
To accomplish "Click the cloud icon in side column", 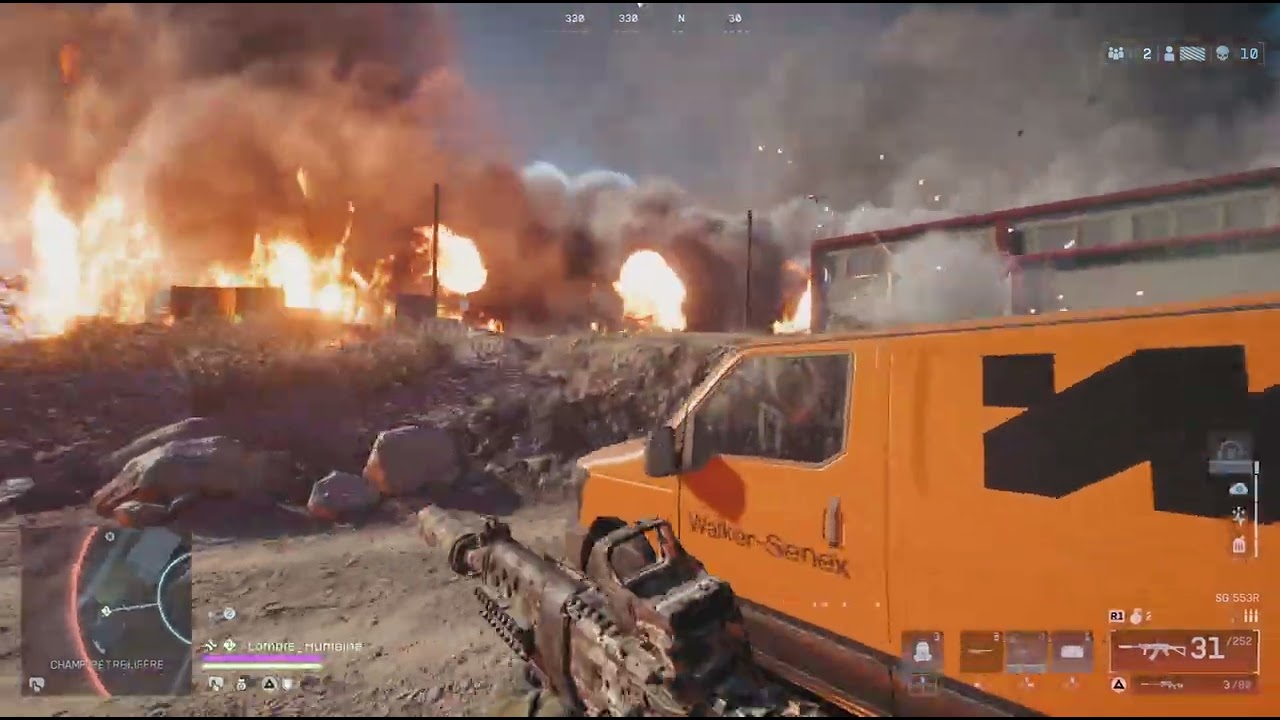I will tap(1239, 489).
